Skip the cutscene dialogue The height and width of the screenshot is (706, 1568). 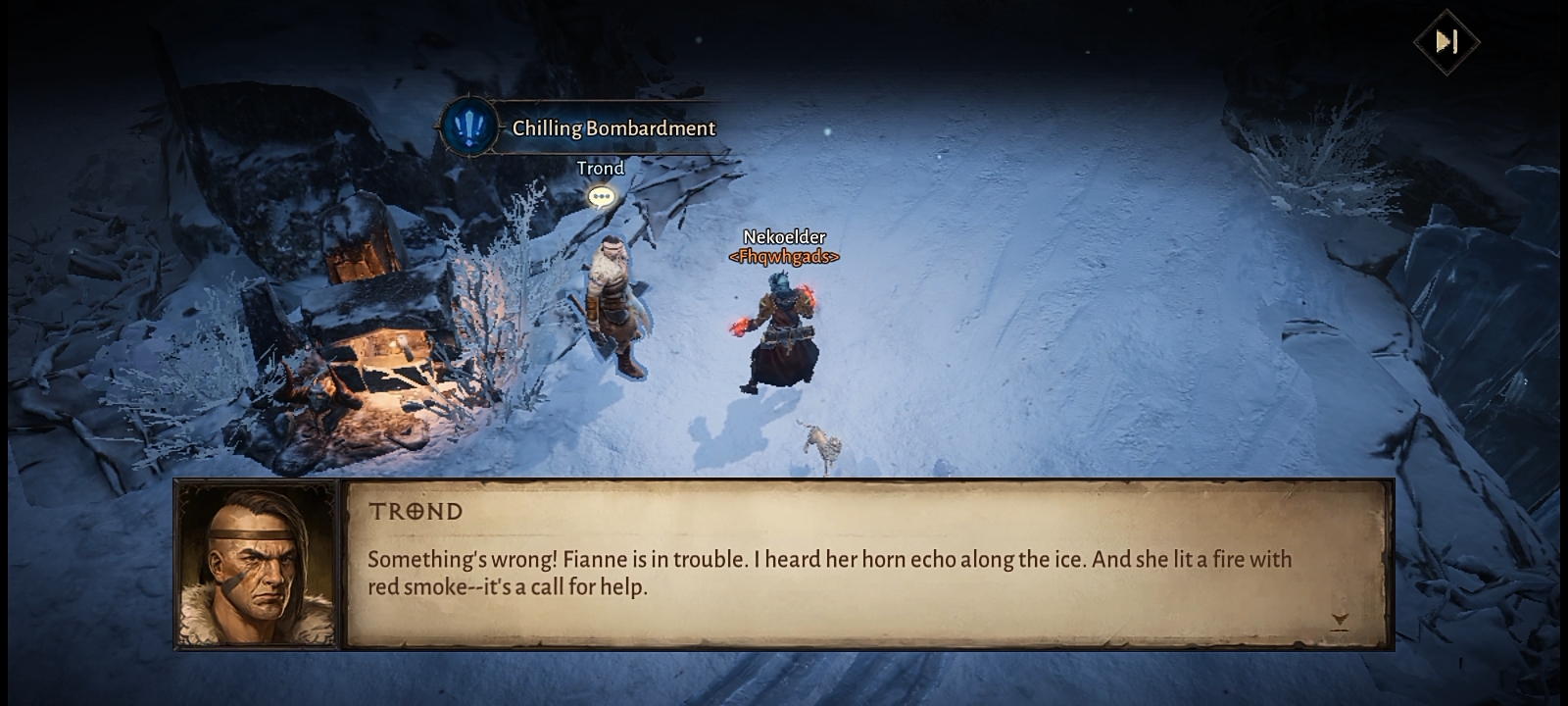1446,41
